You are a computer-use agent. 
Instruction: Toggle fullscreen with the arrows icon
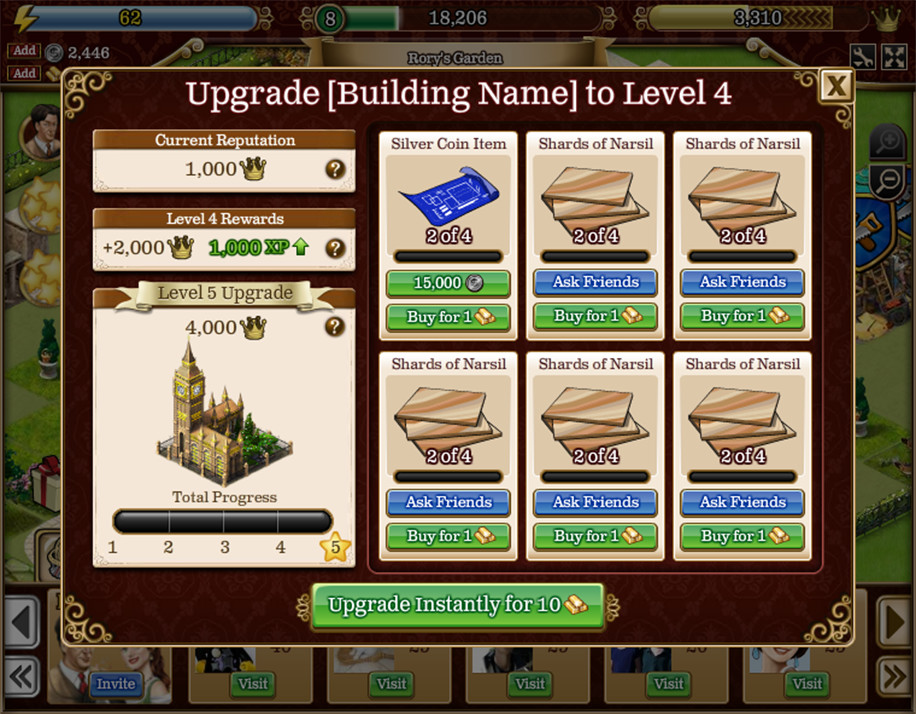click(x=892, y=56)
